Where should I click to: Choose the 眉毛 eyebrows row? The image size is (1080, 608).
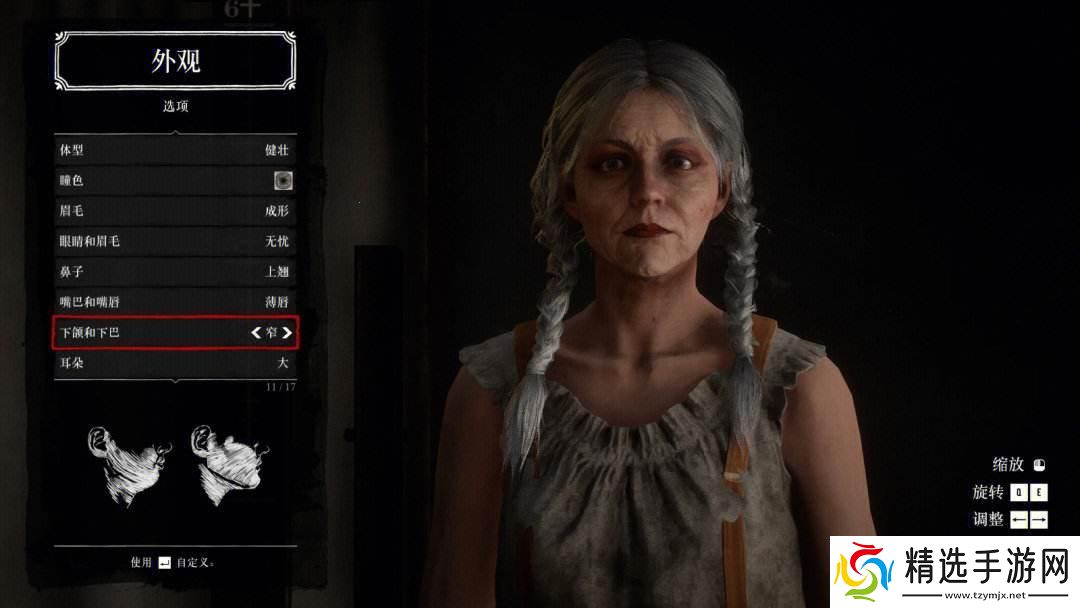tap(174, 211)
